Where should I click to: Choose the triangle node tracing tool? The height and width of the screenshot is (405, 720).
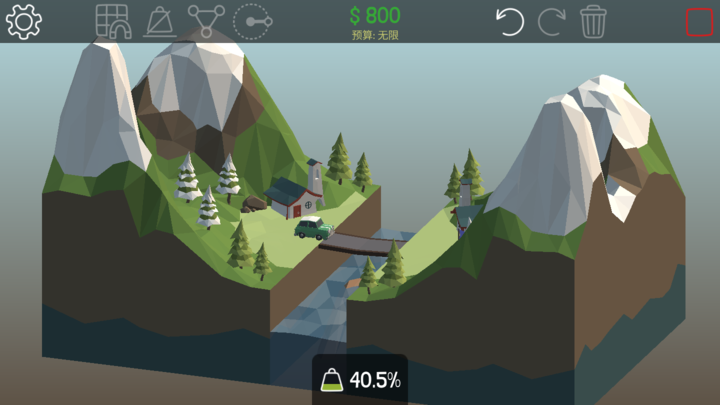[x=206, y=21]
